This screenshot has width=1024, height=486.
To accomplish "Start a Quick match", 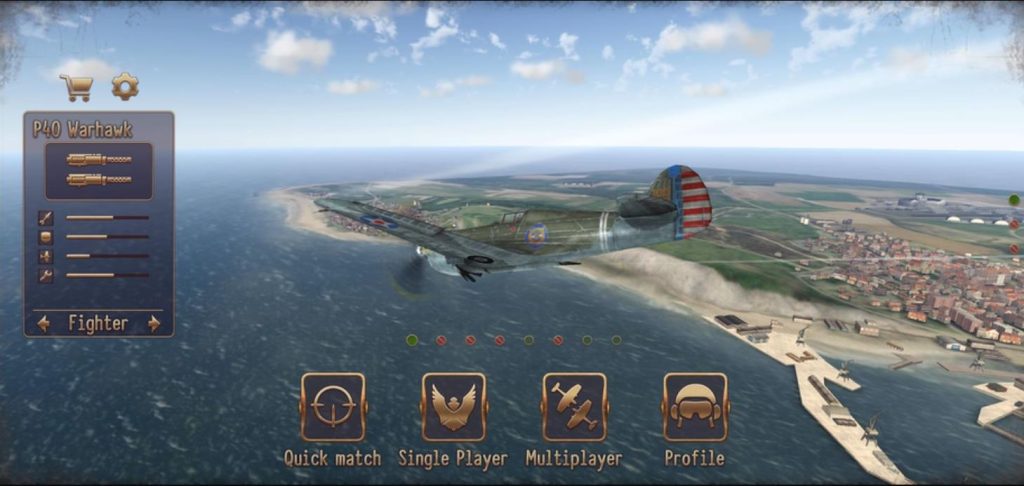I will coord(333,407).
